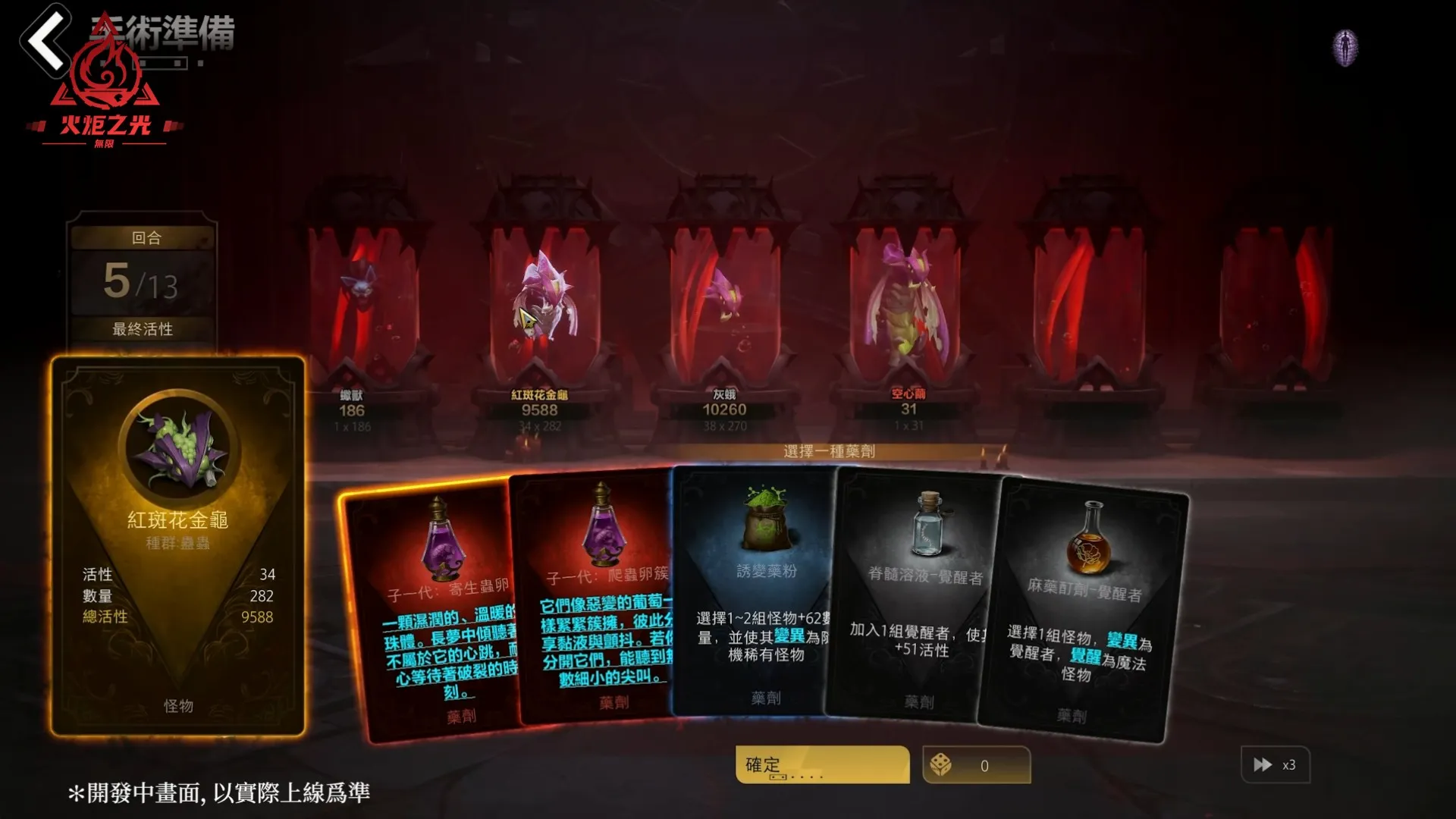Toggle the x3 game speed control

click(x=1274, y=765)
